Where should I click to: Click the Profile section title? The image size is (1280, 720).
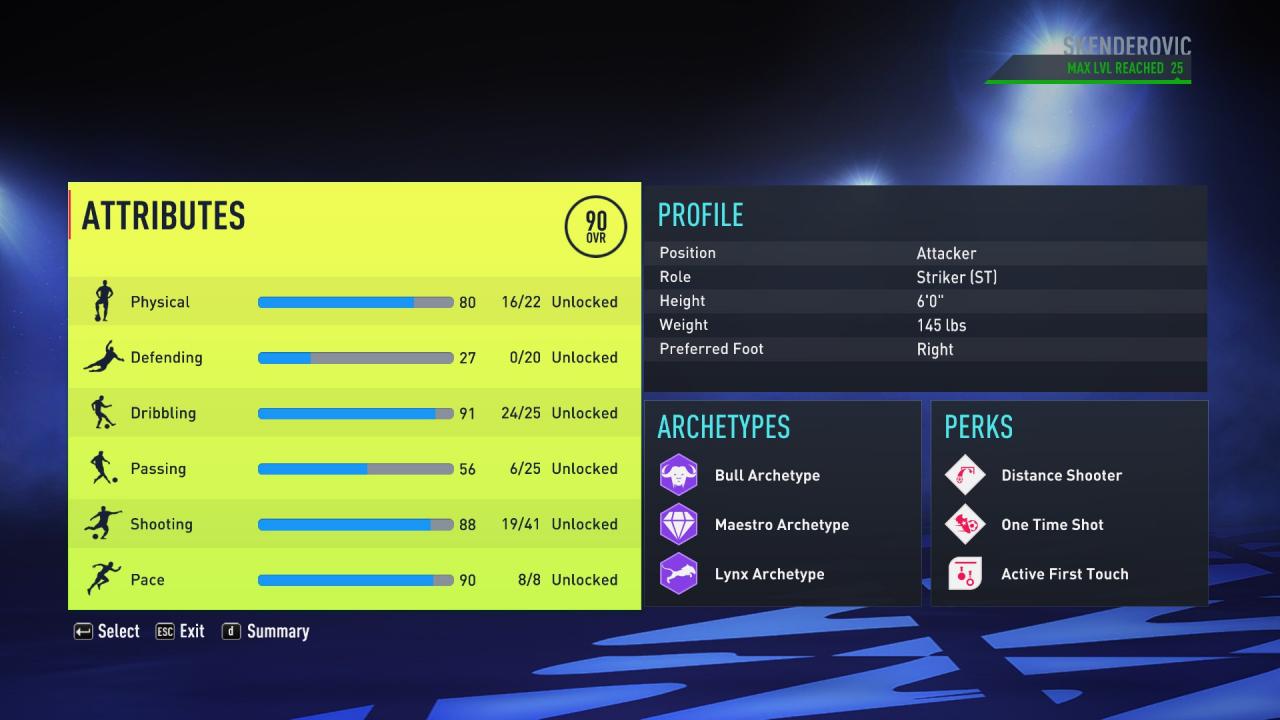tap(700, 216)
